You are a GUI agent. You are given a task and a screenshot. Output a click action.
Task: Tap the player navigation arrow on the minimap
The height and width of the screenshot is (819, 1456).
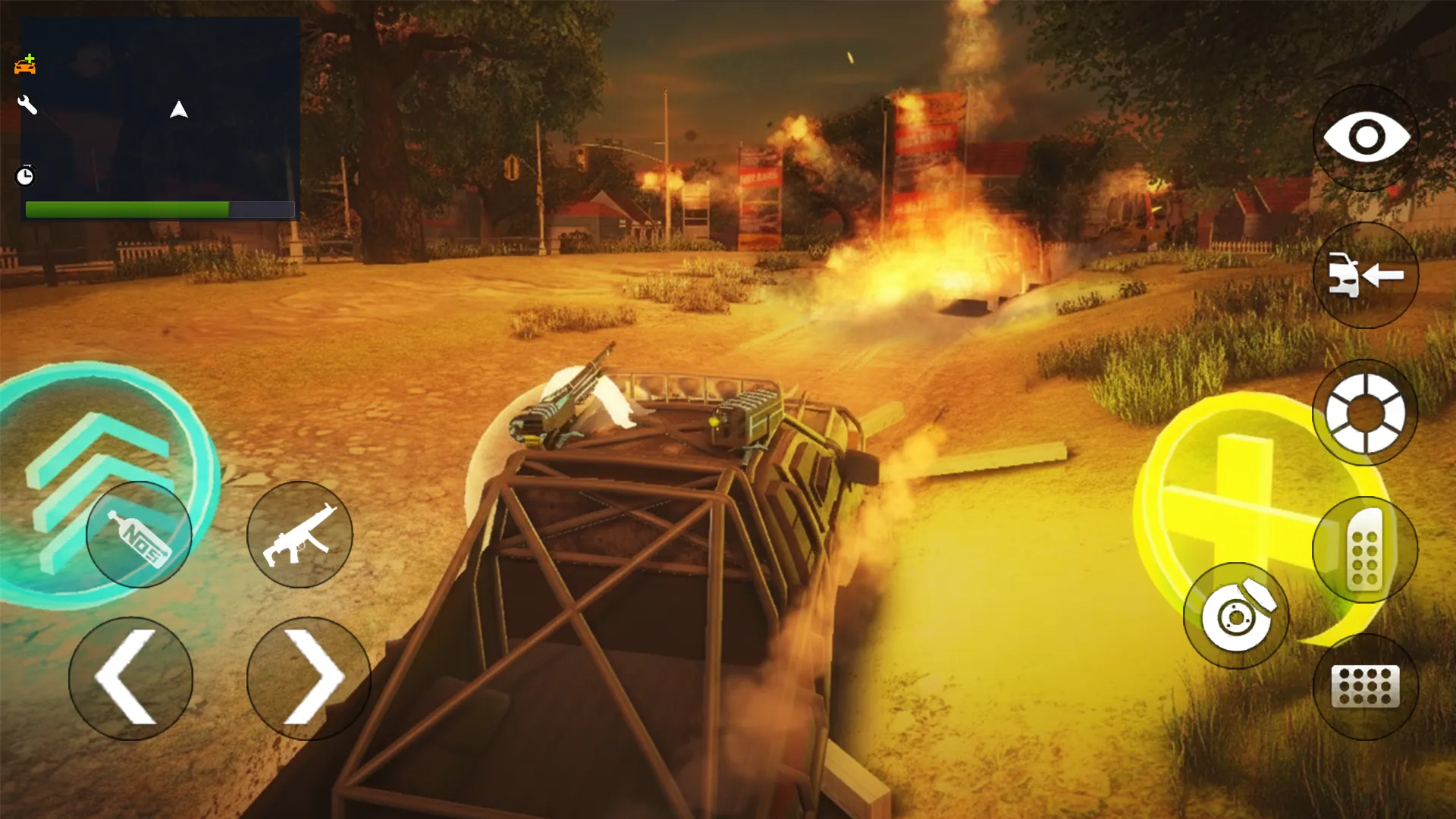(179, 109)
